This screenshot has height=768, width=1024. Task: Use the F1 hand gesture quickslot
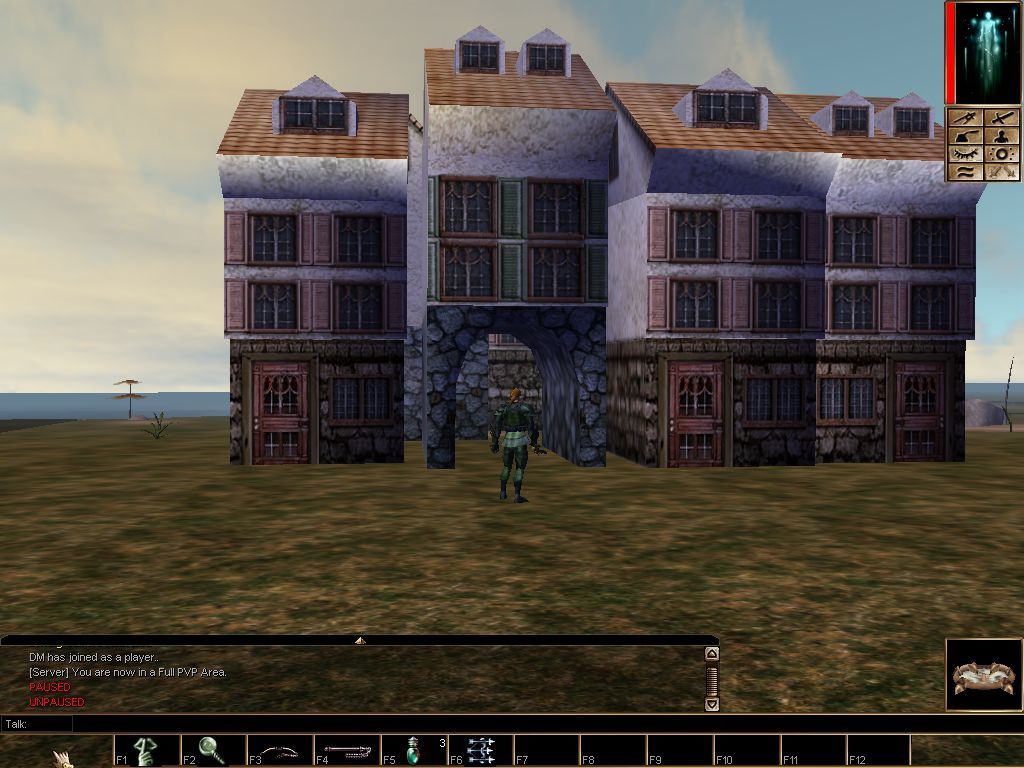tap(147, 750)
